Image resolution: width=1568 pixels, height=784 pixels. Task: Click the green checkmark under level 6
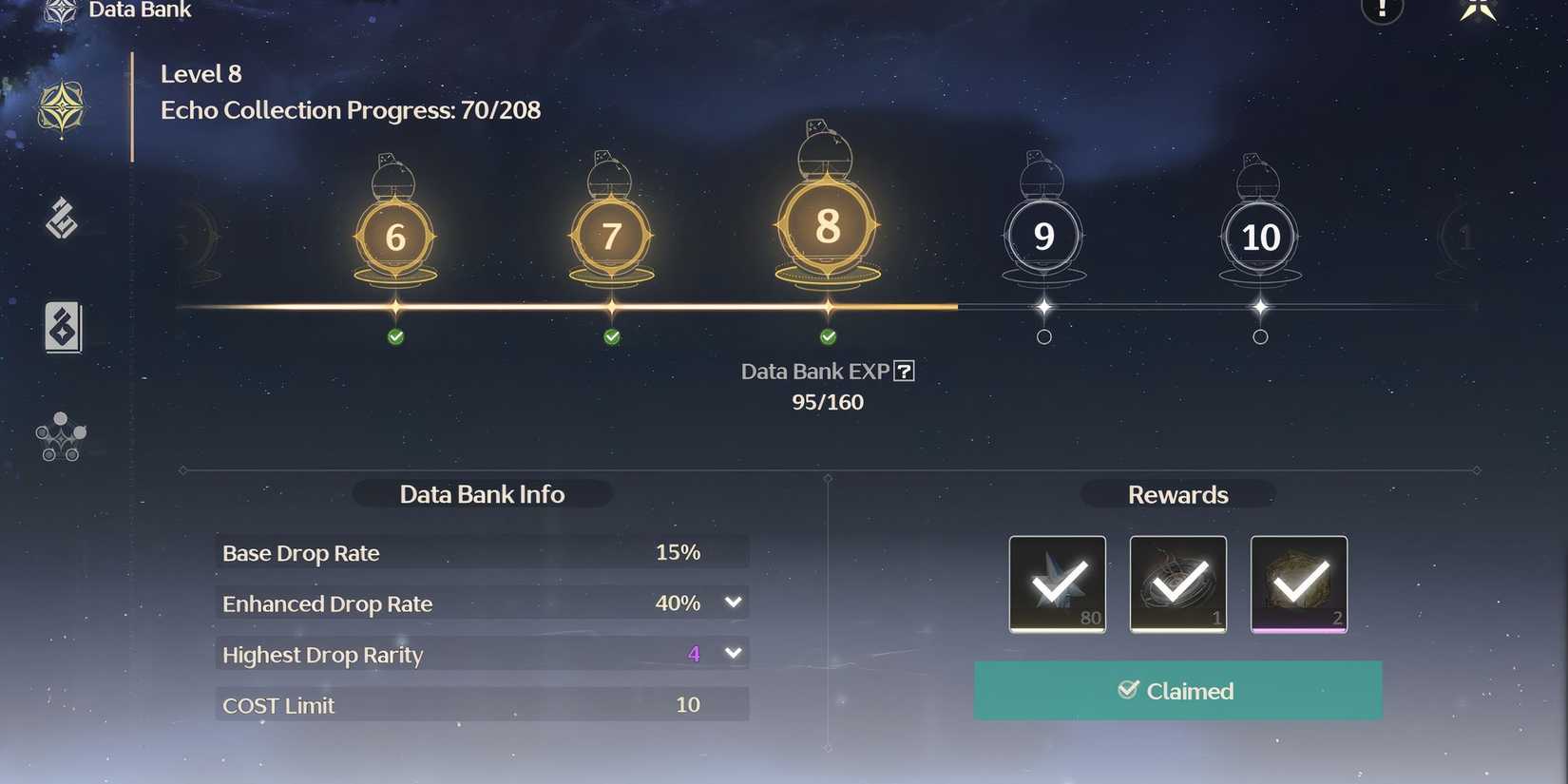[x=395, y=336]
